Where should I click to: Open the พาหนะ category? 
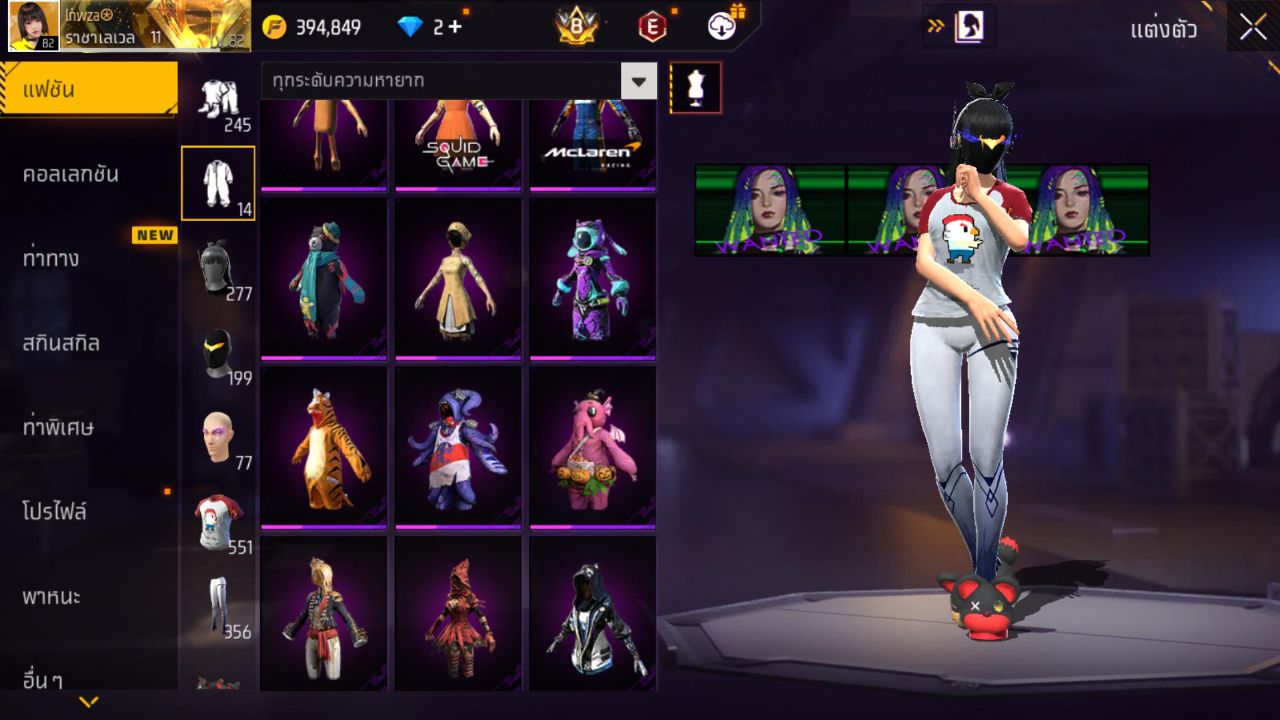[51, 597]
